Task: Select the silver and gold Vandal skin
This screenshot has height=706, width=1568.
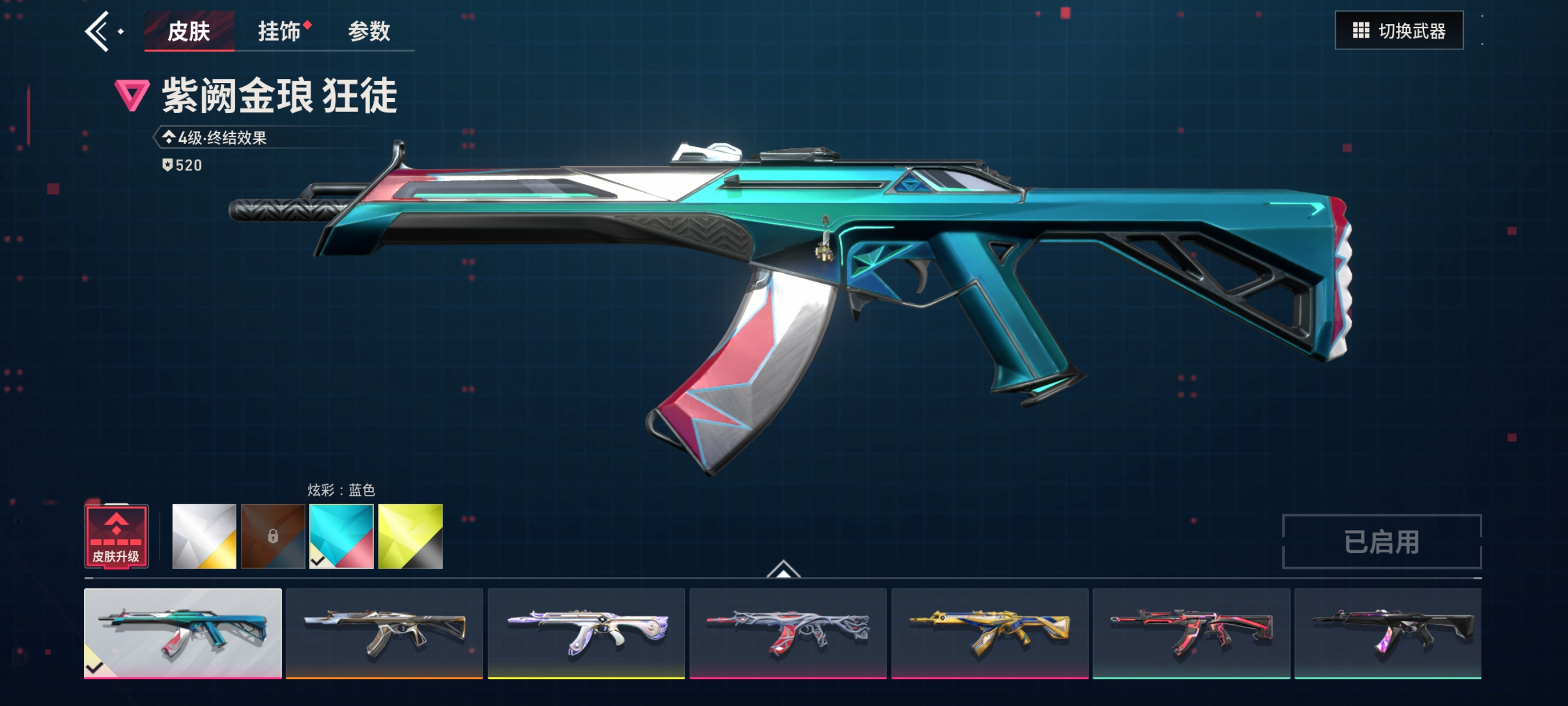Action: [384, 633]
